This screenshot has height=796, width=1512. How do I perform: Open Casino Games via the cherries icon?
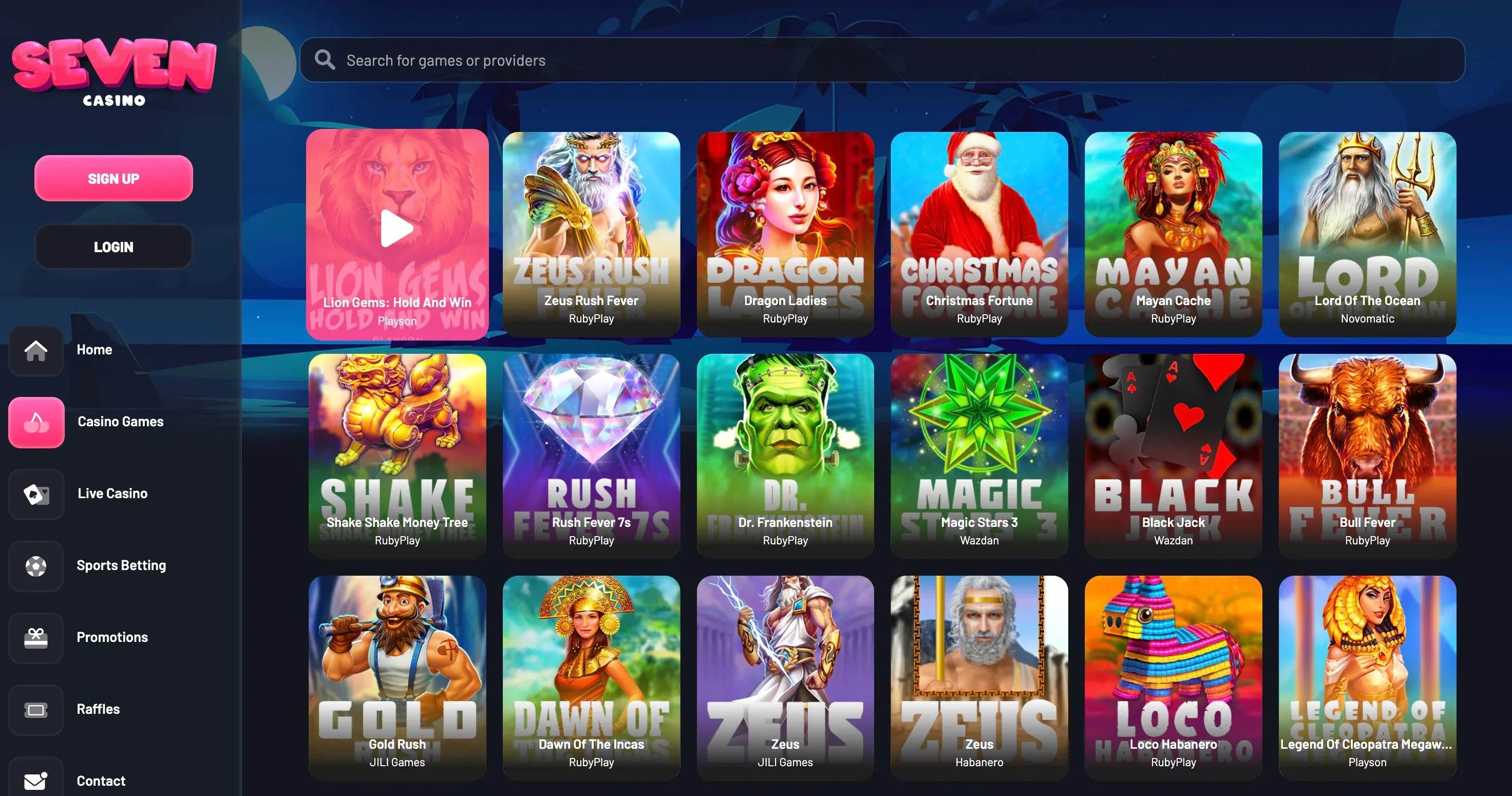click(36, 422)
